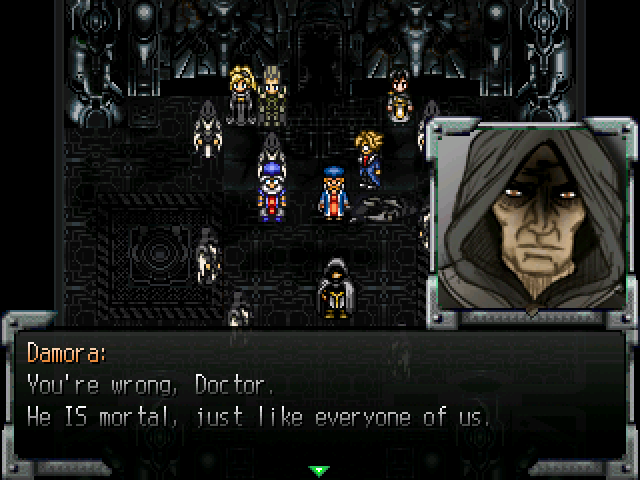Screen dimensions: 640x480
Task: Click the green continue arrow in dialogue box
Action: click(x=319, y=469)
